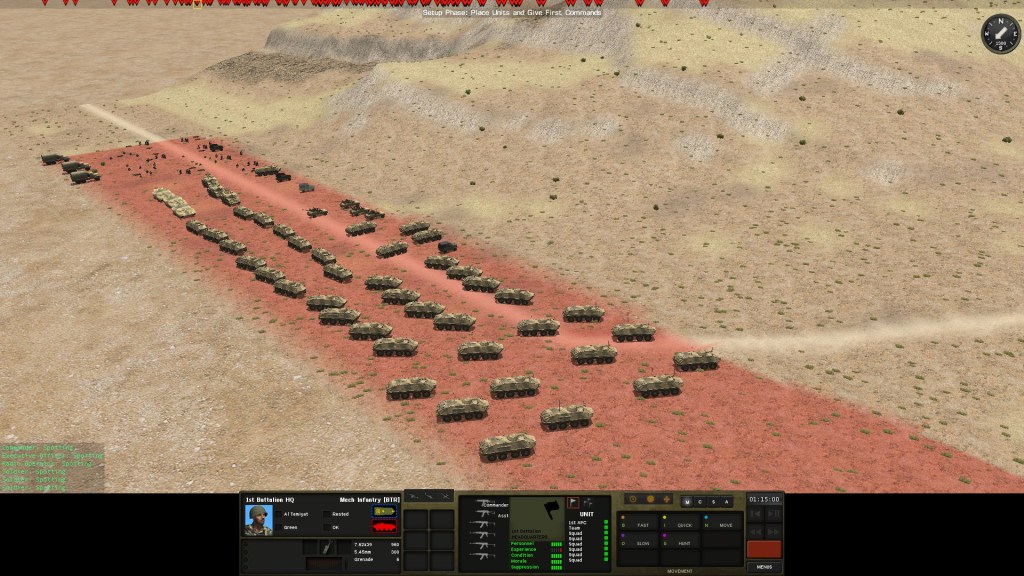The height and width of the screenshot is (576, 1024).
Task: Click the red vehicle silhouette icon
Action: [x=384, y=527]
